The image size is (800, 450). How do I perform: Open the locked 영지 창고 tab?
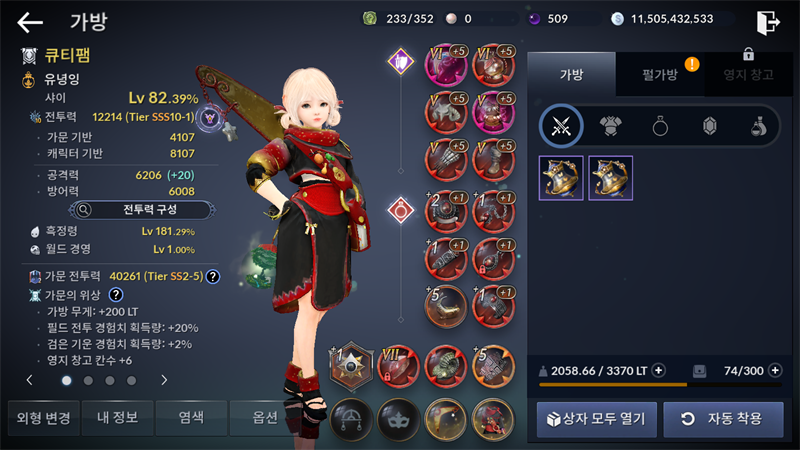(x=747, y=74)
